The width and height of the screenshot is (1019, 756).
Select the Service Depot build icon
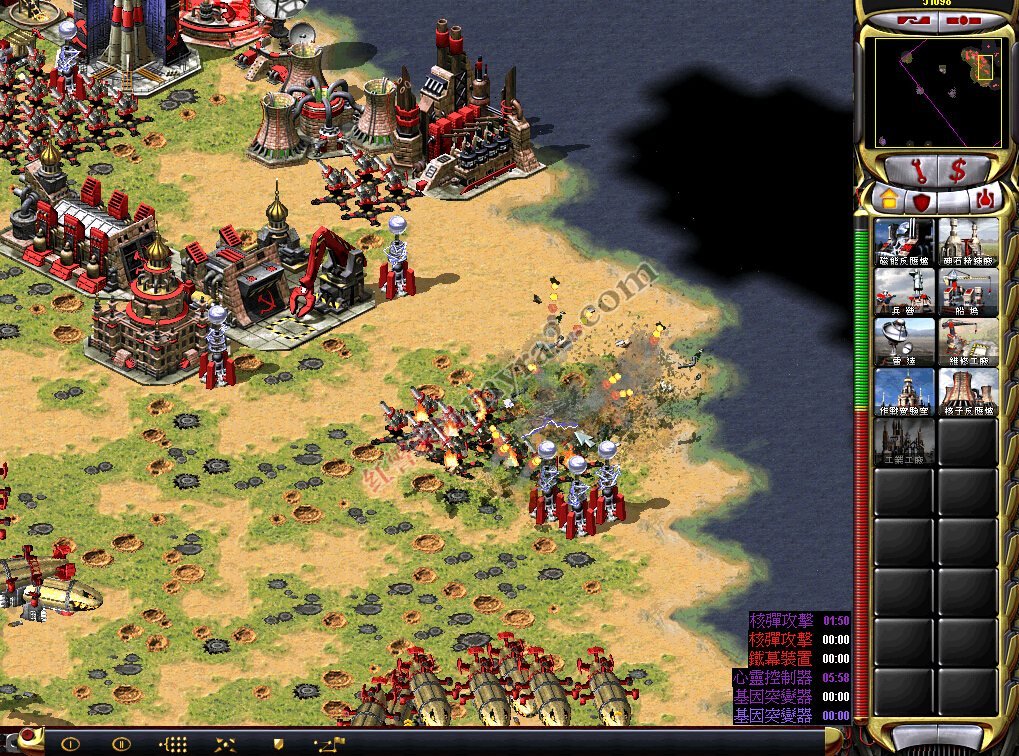click(x=968, y=341)
